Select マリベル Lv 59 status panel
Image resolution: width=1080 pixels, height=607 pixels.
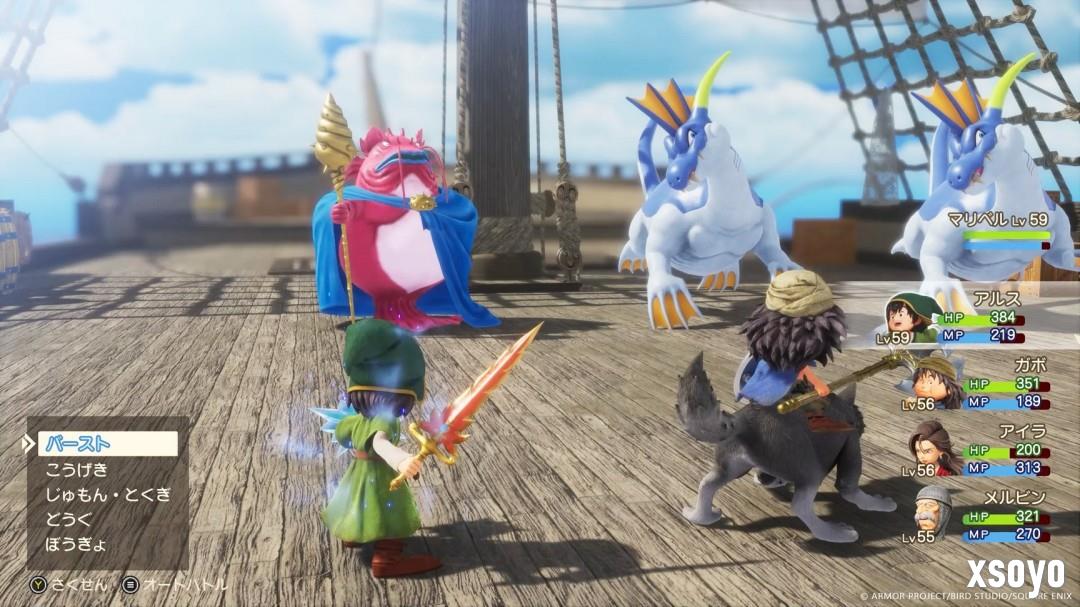point(997,228)
